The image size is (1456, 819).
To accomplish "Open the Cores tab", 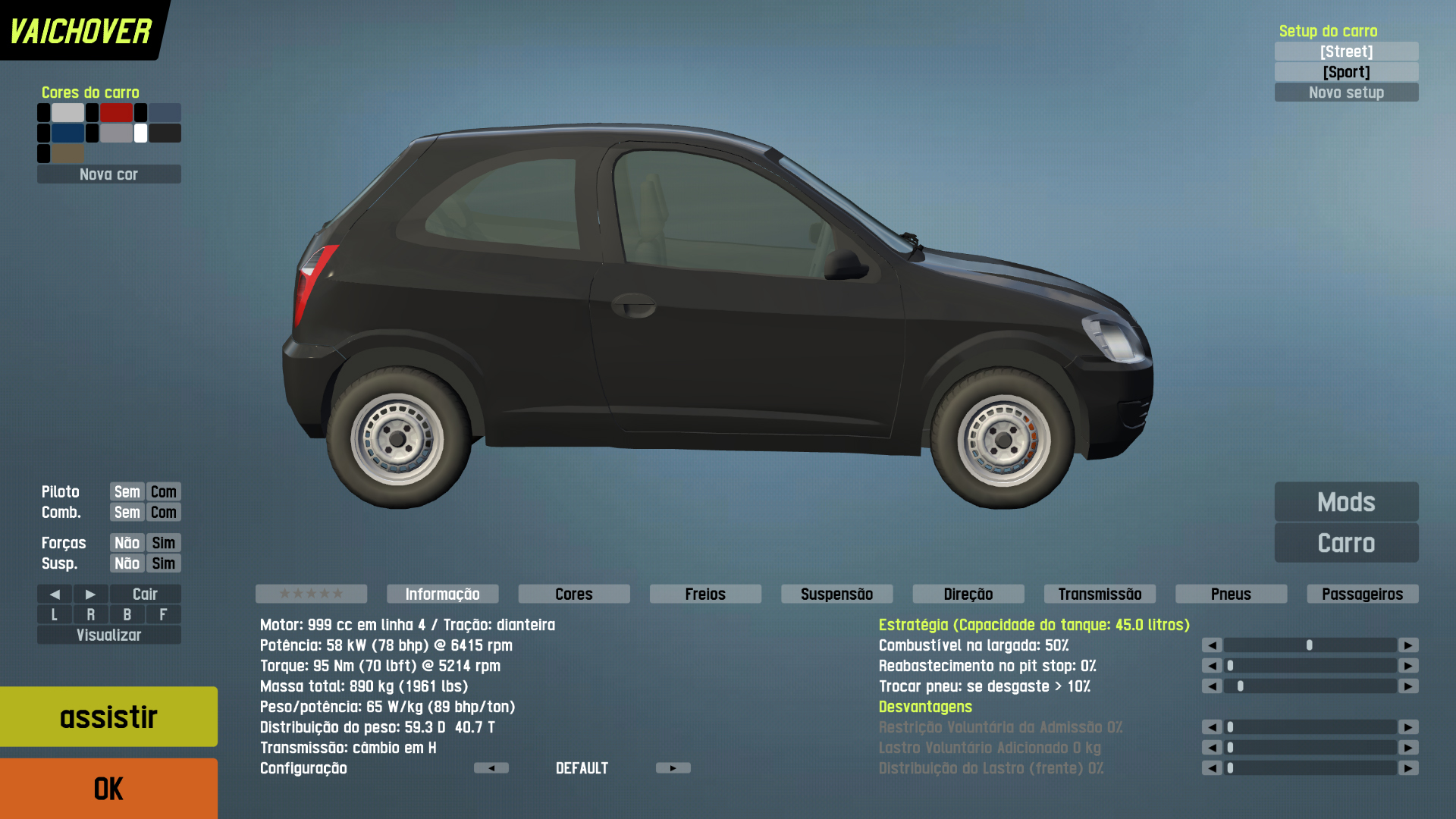I will click(574, 594).
